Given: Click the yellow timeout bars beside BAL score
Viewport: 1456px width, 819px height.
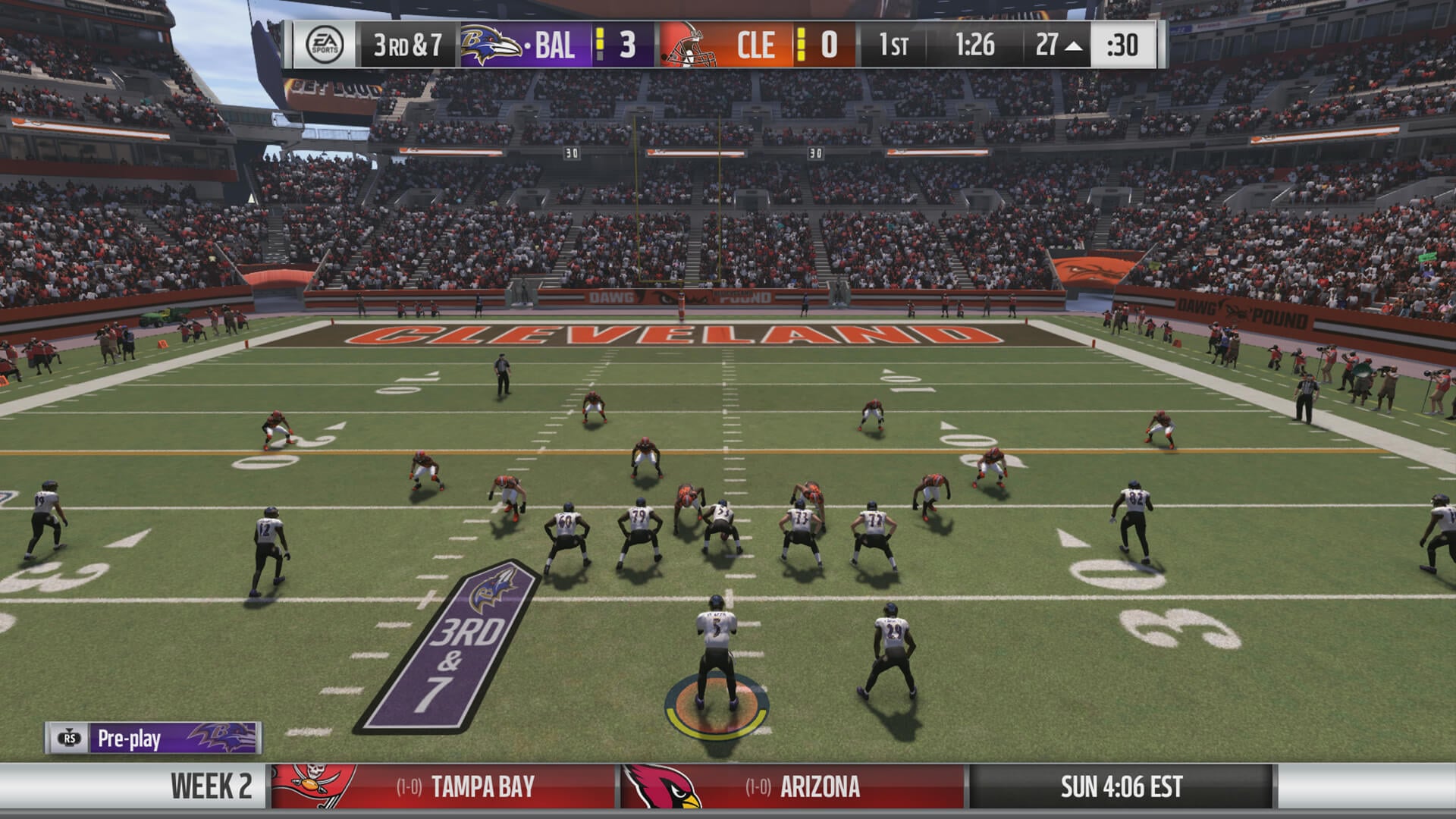Looking at the screenshot, I should 598,45.
